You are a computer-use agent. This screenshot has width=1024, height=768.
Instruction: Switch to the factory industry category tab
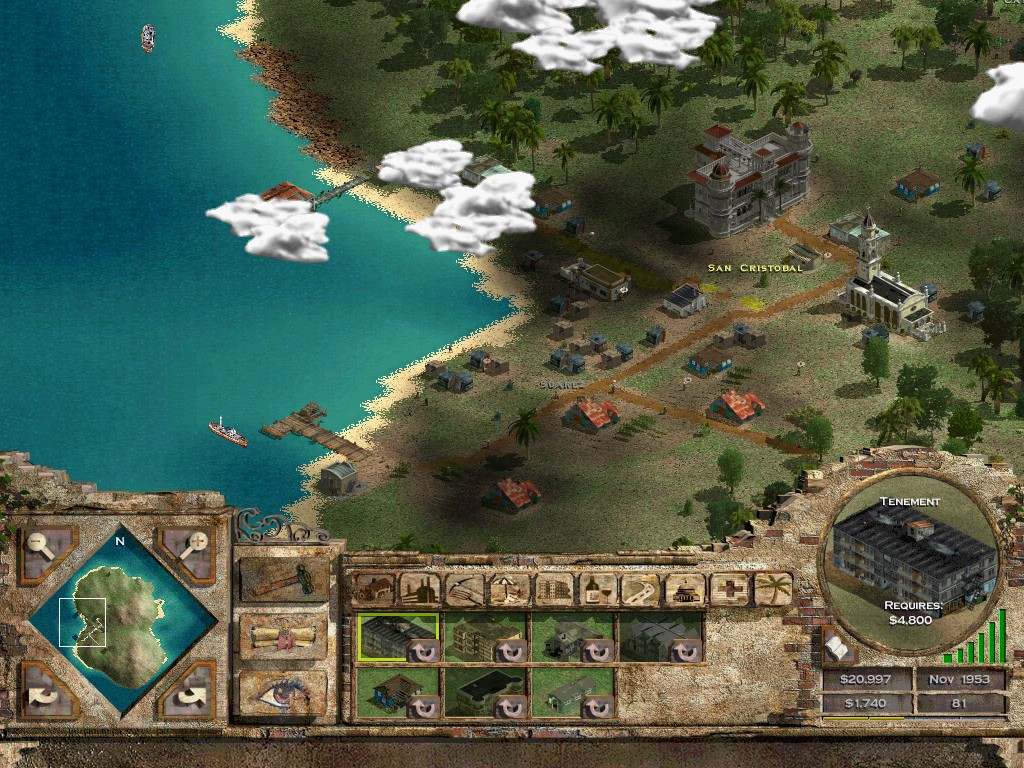pyautogui.click(x=419, y=589)
